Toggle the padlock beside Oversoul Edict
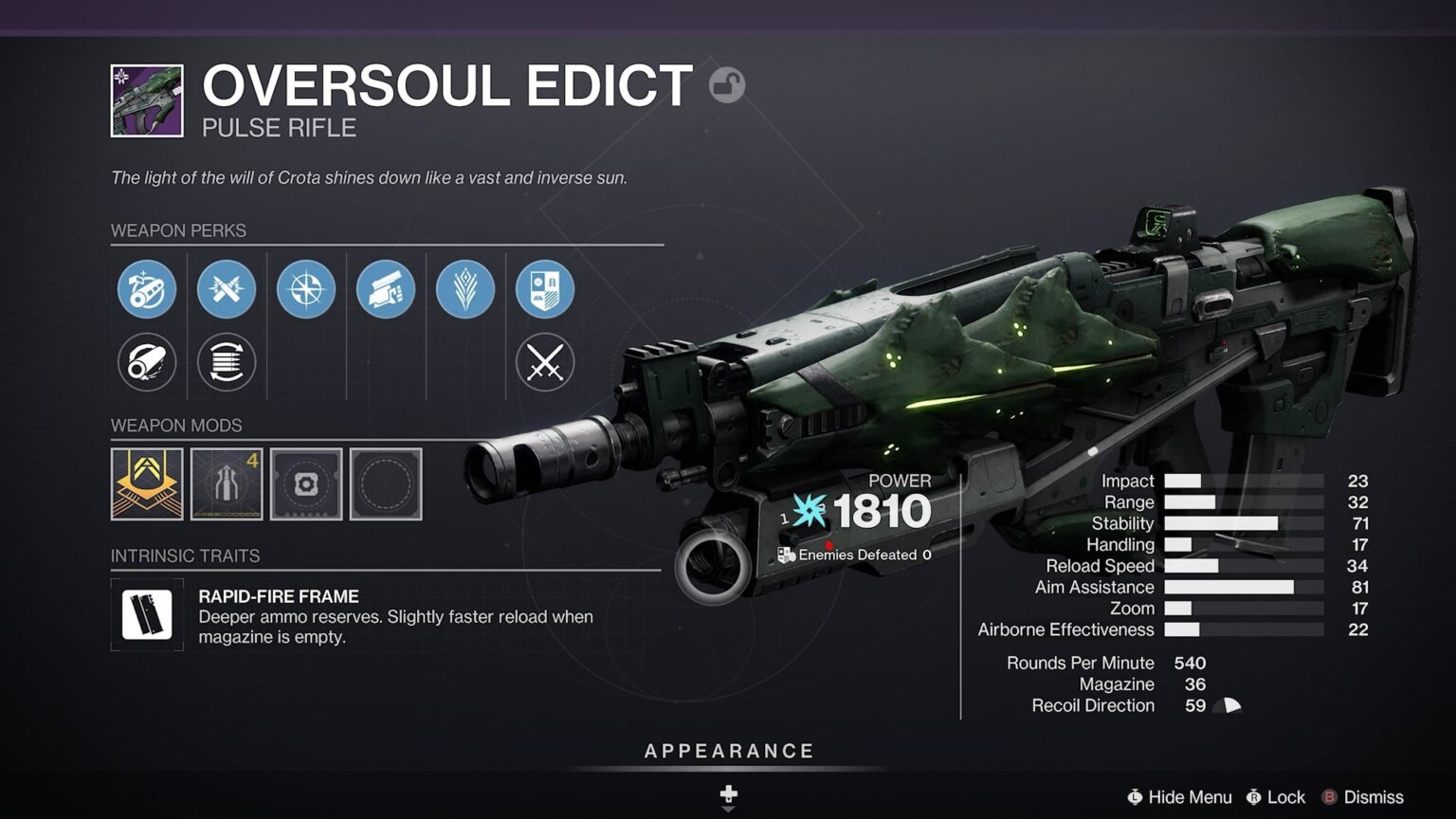Screen dimensions: 1456x819 (x=725, y=84)
